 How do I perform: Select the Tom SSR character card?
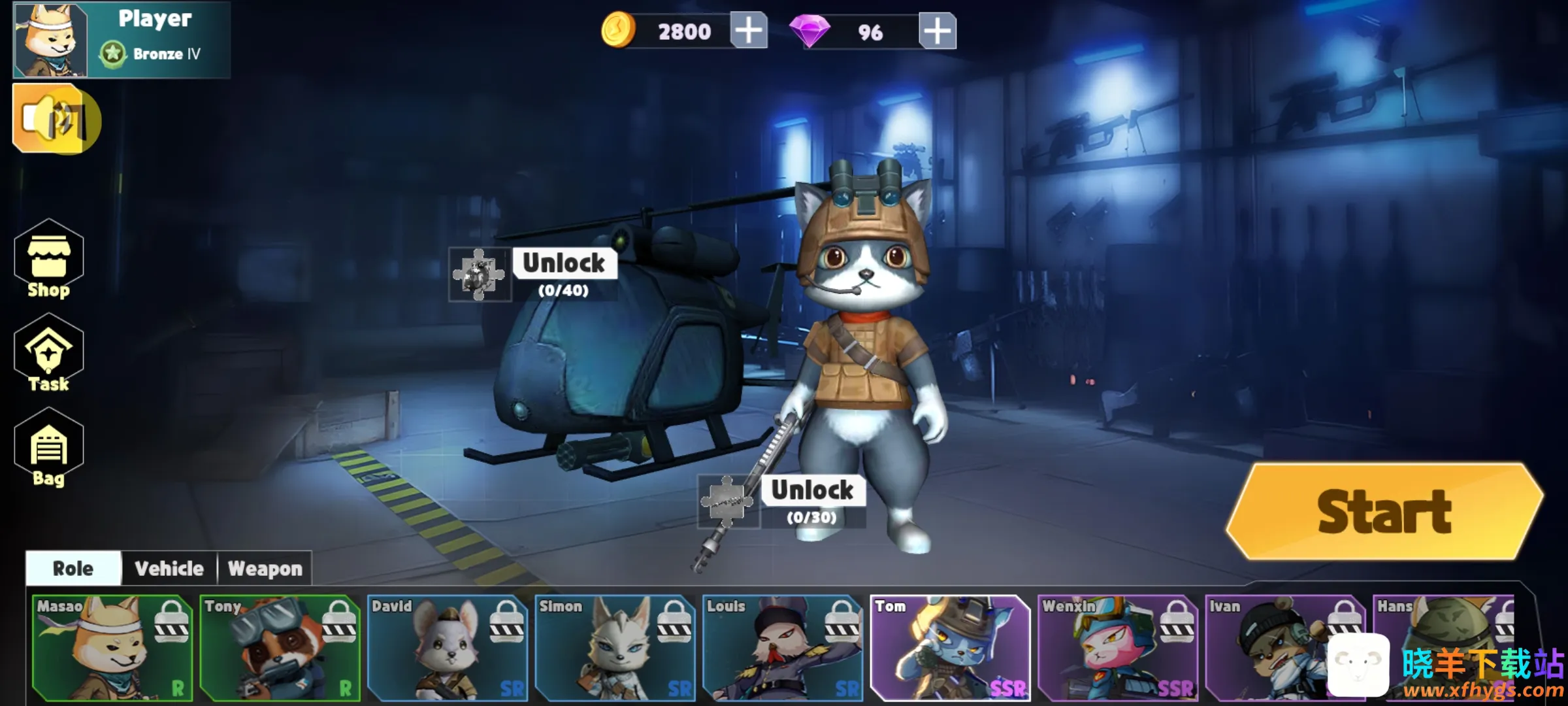(950, 647)
